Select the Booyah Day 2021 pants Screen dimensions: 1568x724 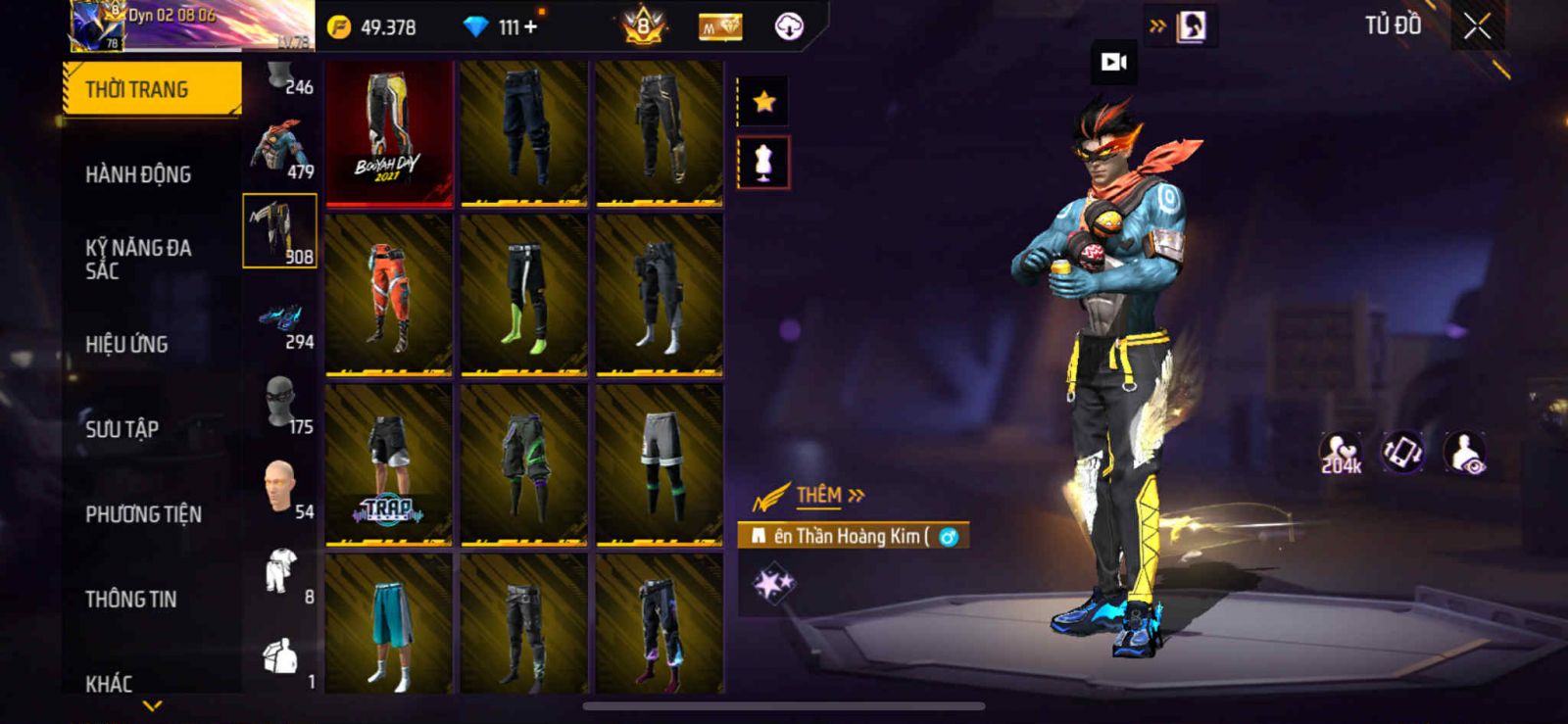(x=389, y=134)
